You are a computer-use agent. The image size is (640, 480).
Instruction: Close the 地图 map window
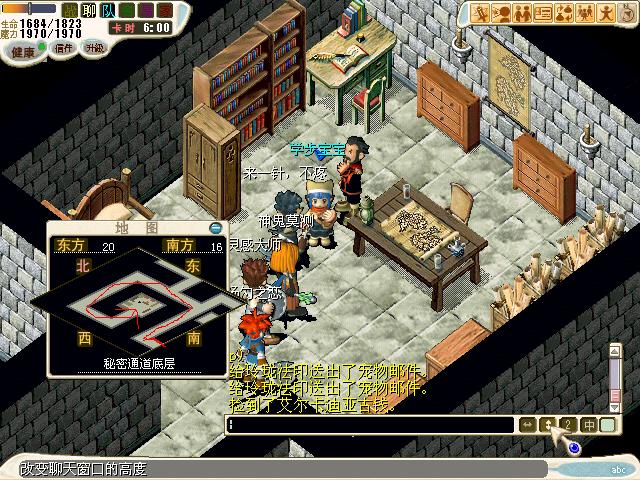(x=216, y=228)
